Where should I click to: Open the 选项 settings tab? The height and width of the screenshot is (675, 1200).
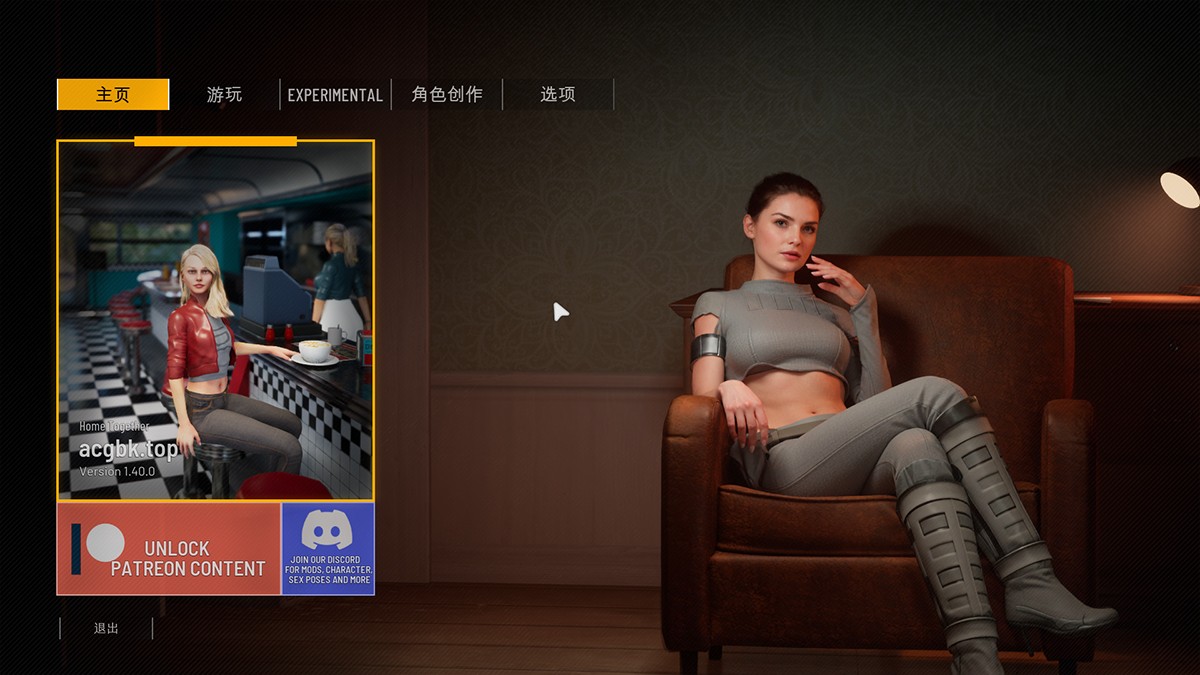tap(558, 95)
